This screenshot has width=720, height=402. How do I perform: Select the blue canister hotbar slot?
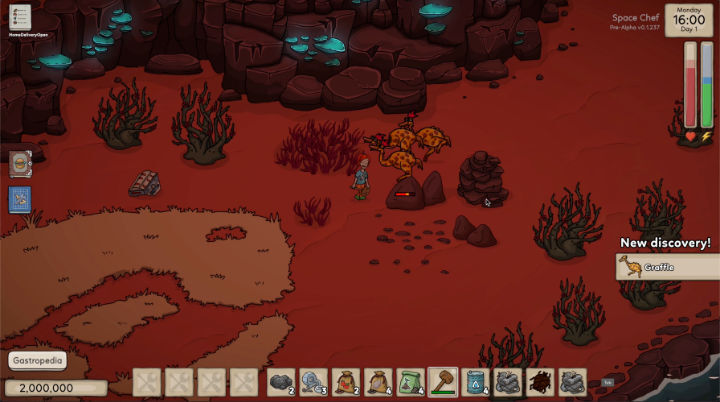click(475, 382)
